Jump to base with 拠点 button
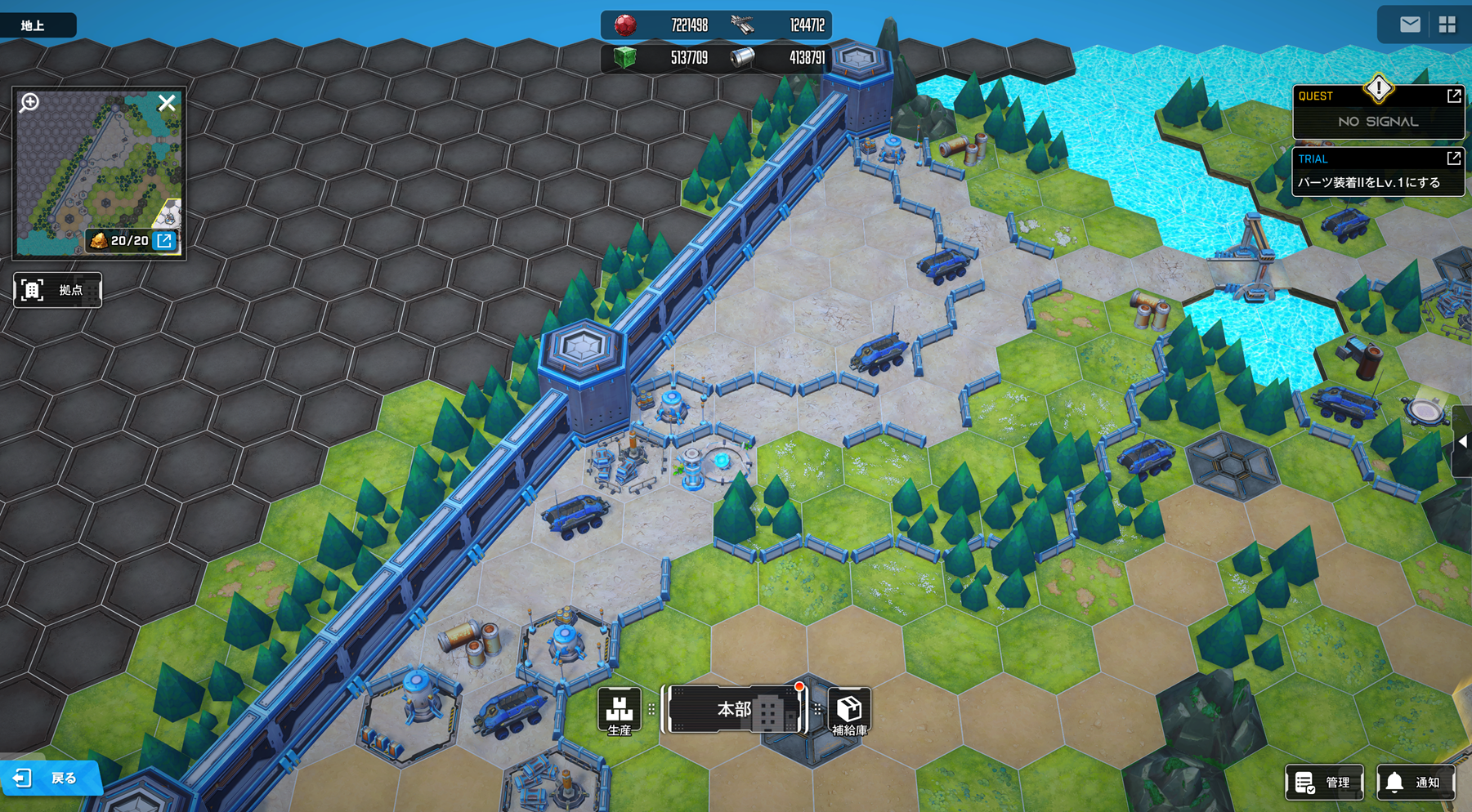 [x=57, y=290]
